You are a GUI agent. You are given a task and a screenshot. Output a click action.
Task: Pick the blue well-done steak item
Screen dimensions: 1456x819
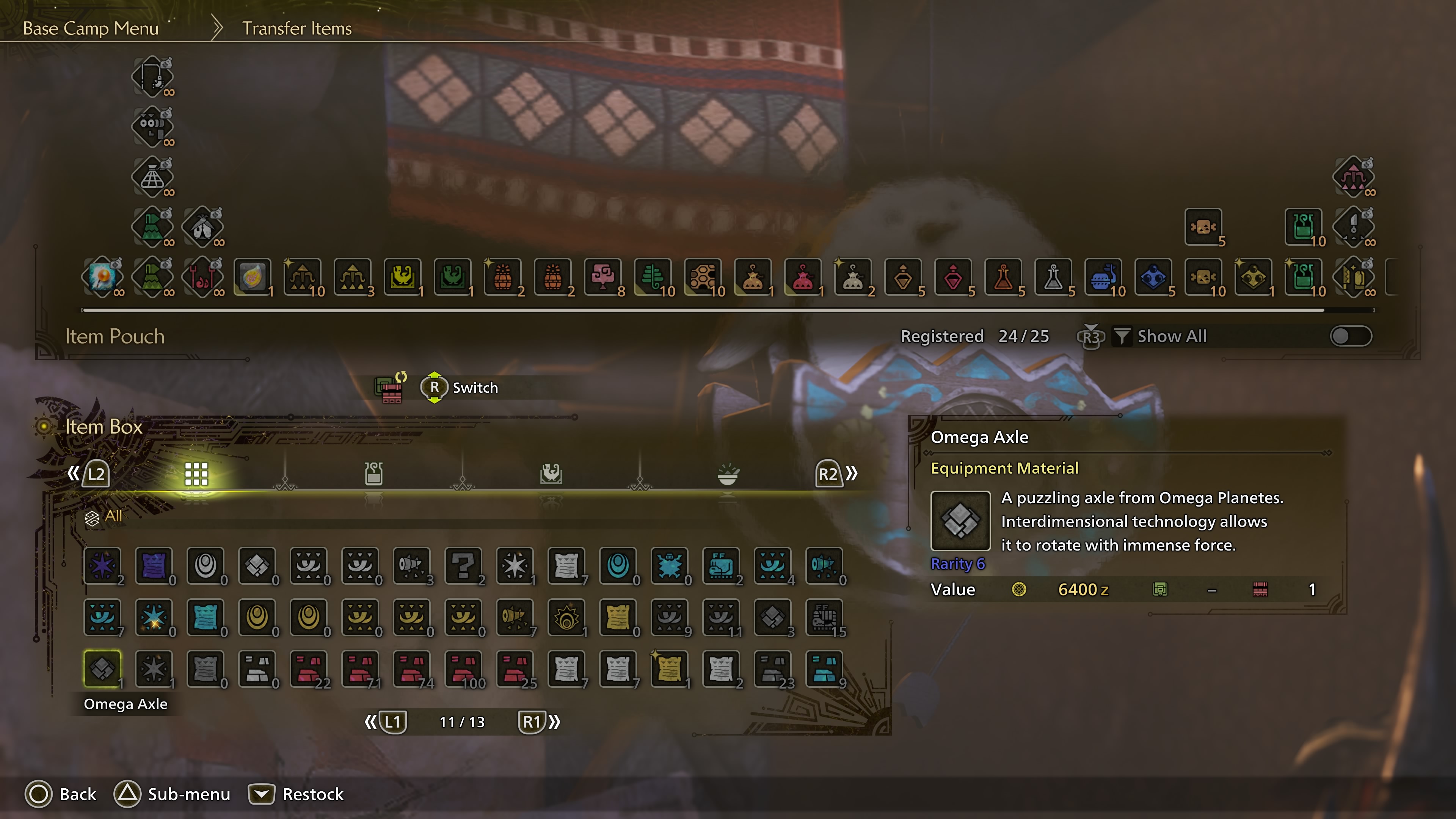click(1103, 277)
